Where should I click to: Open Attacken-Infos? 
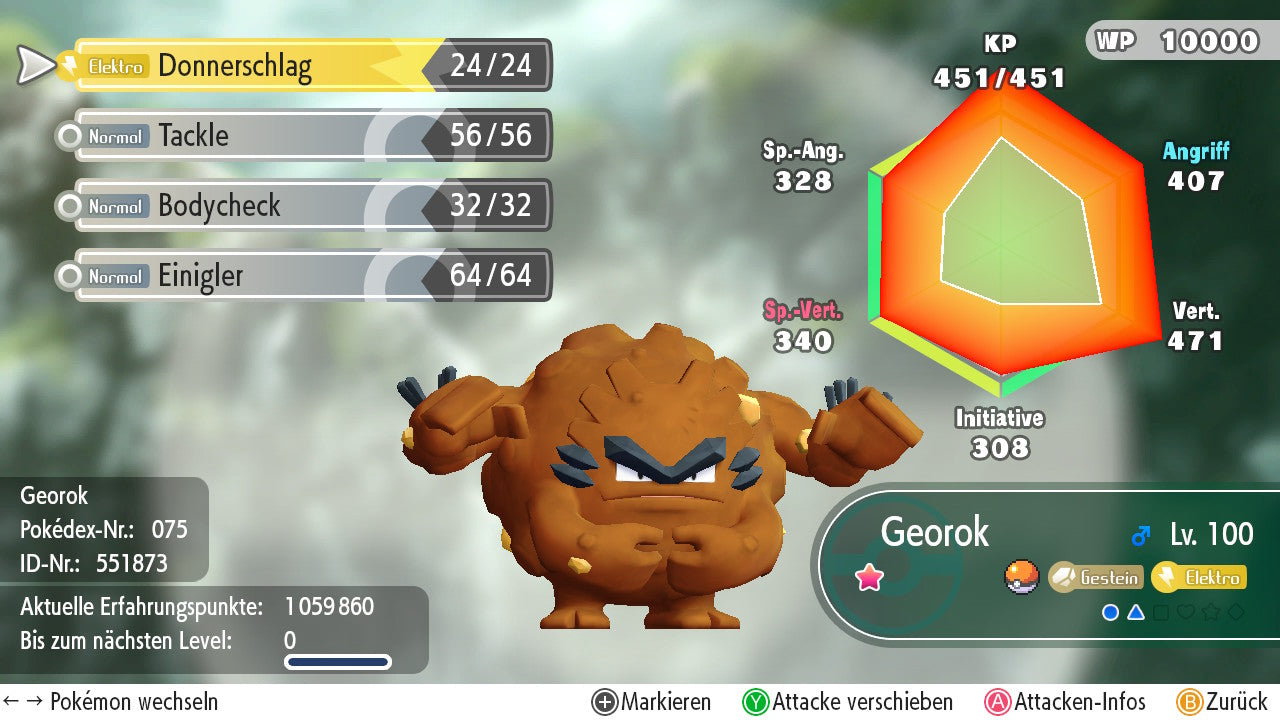click(1066, 702)
